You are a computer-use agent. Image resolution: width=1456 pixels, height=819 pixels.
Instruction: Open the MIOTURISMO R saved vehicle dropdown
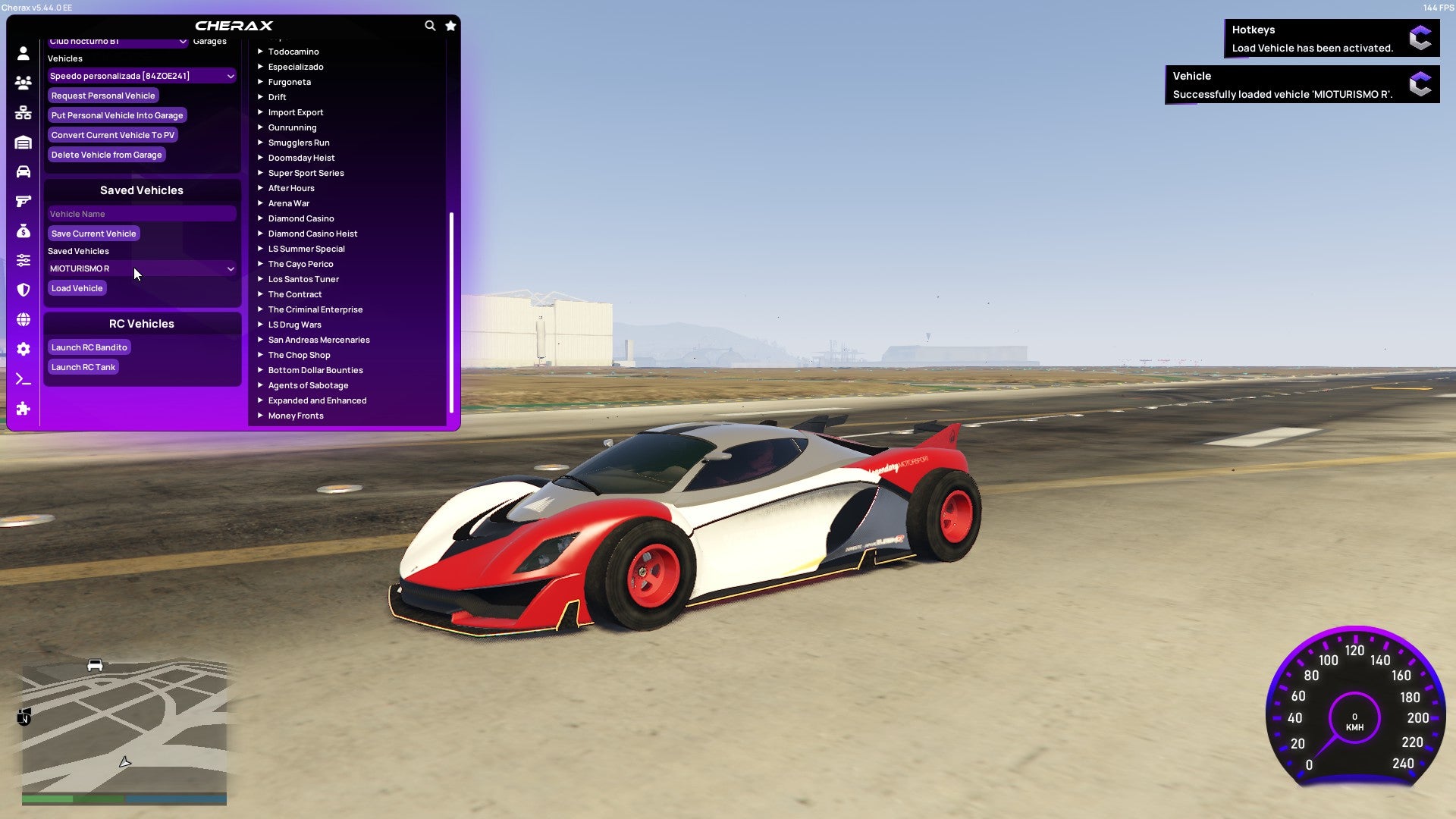pos(141,268)
